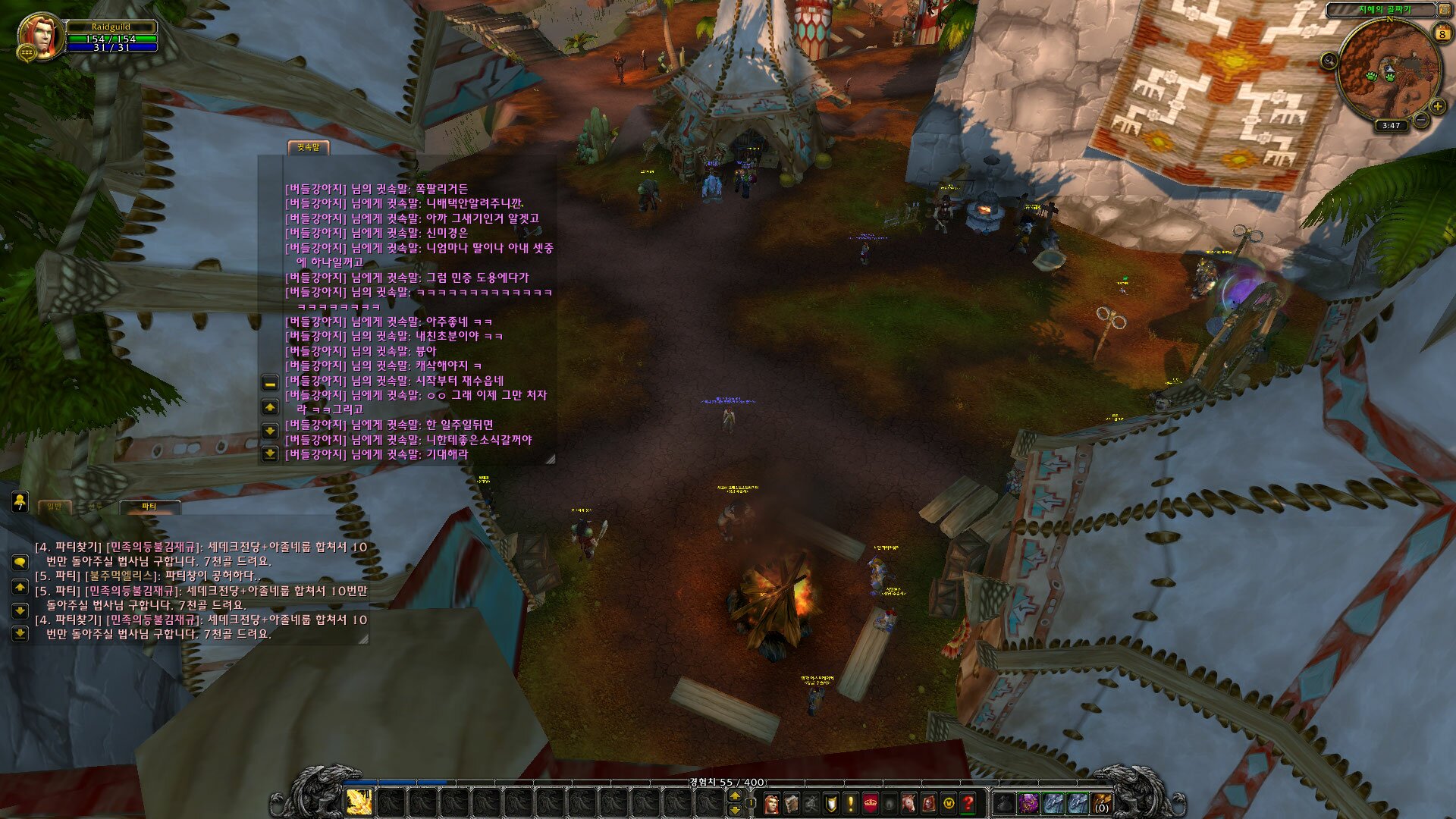
Task: Open the character info micro button
Action: tap(771, 802)
